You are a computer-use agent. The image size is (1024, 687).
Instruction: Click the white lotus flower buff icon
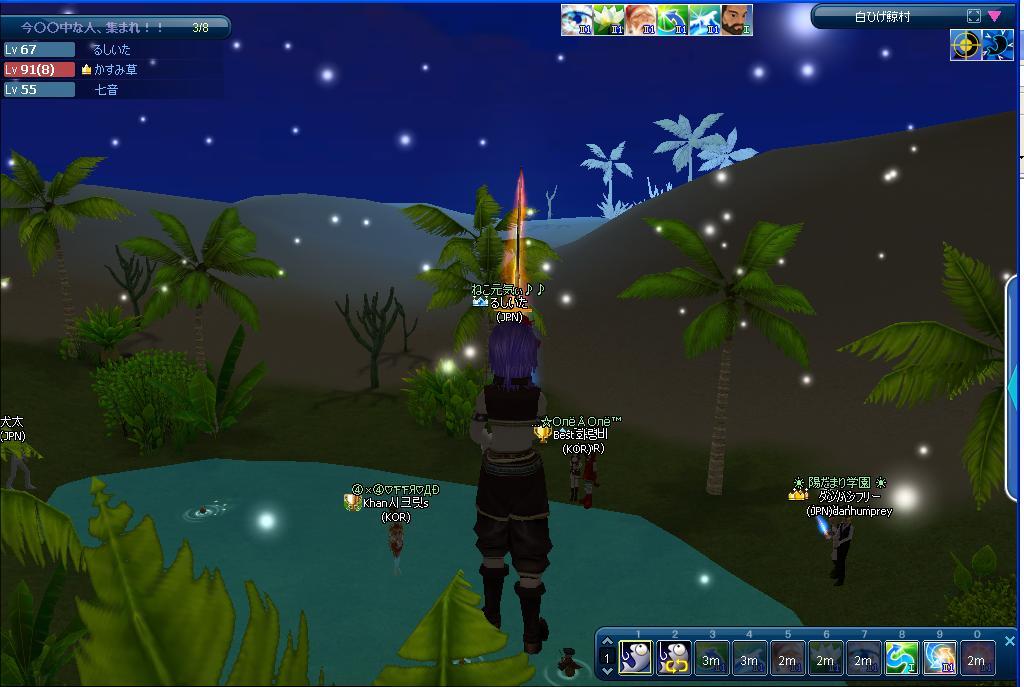point(609,20)
